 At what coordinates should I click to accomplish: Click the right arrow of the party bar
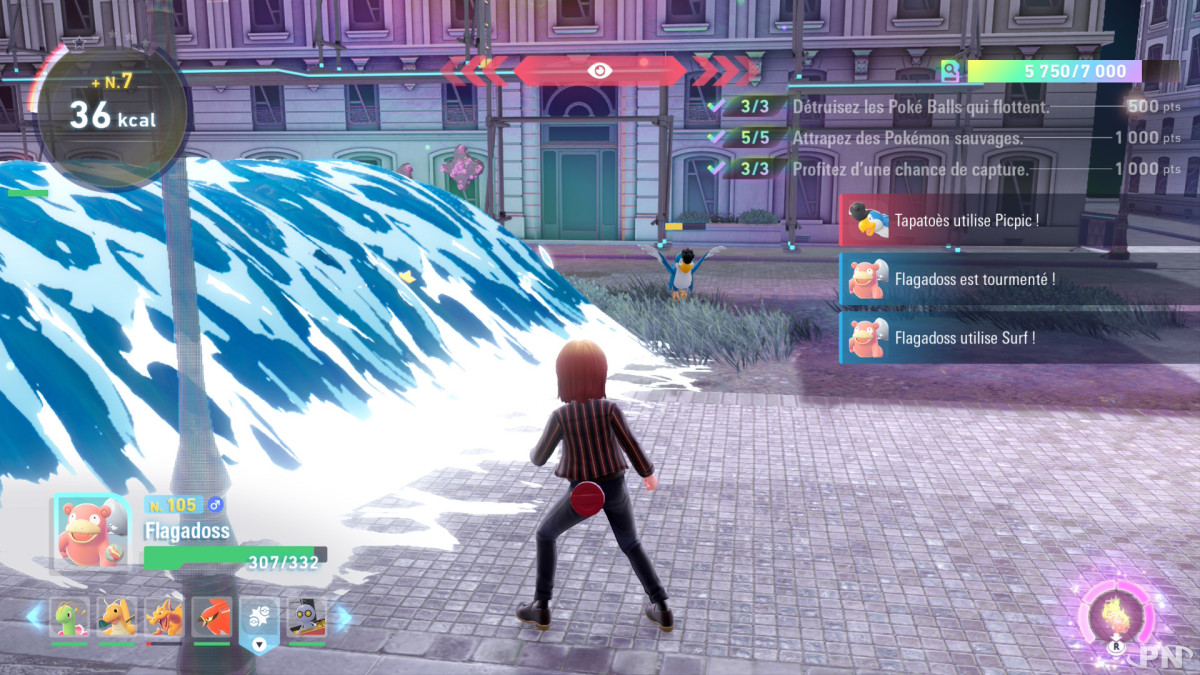[x=342, y=618]
